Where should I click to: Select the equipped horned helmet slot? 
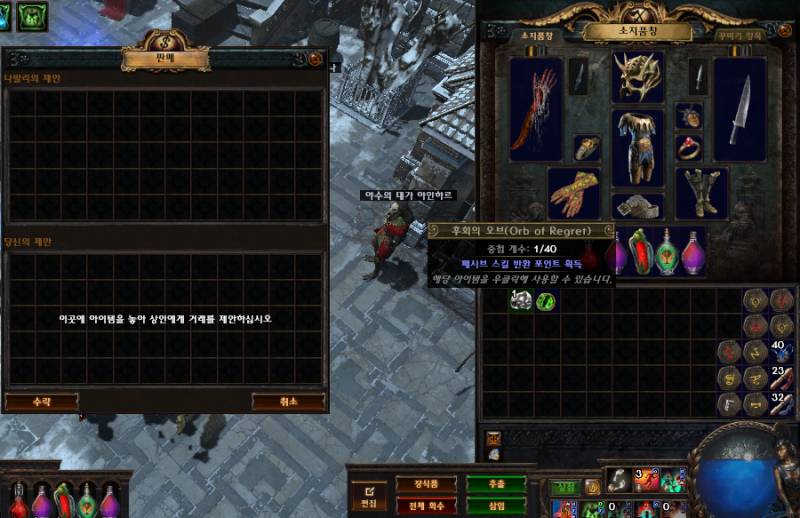click(638, 77)
